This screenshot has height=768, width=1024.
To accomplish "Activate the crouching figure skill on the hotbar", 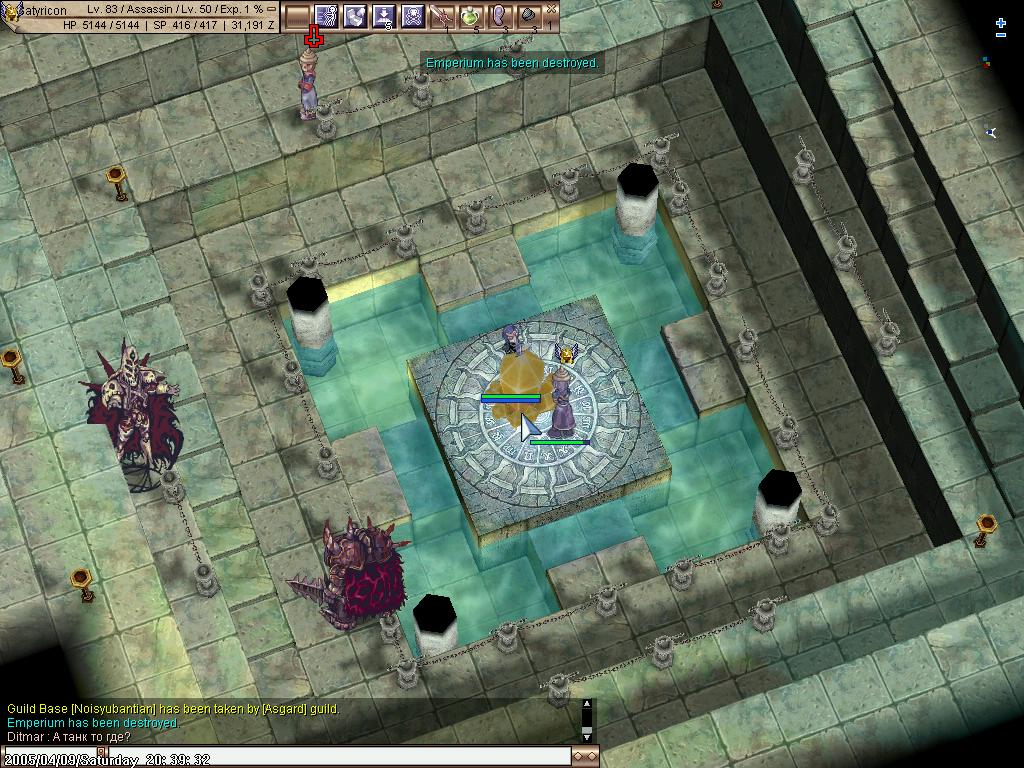I will click(x=355, y=16).
